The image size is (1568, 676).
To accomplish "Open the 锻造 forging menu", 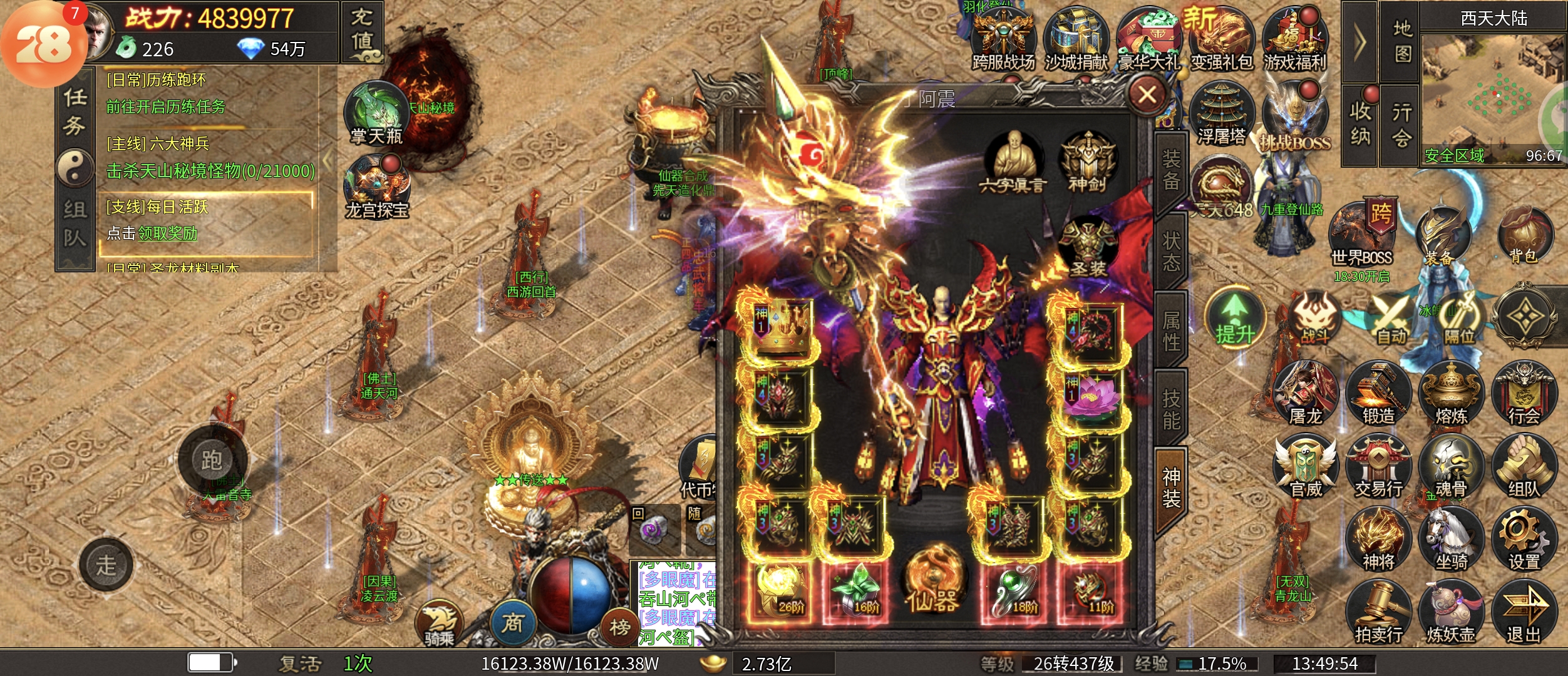I will point(1378,394).
